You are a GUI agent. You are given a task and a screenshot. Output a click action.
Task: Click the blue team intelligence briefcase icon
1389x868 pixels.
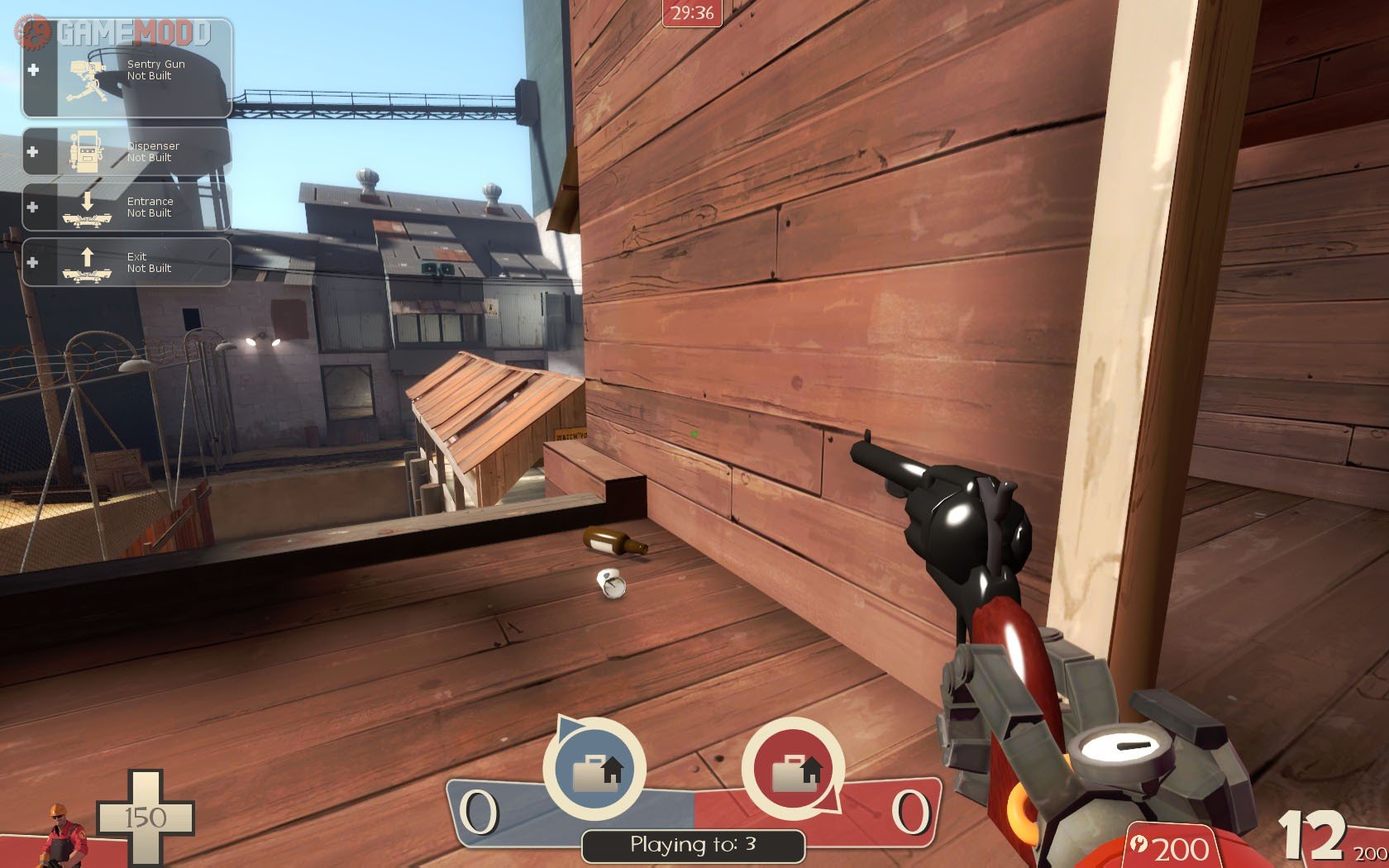[x=594, y=770]
